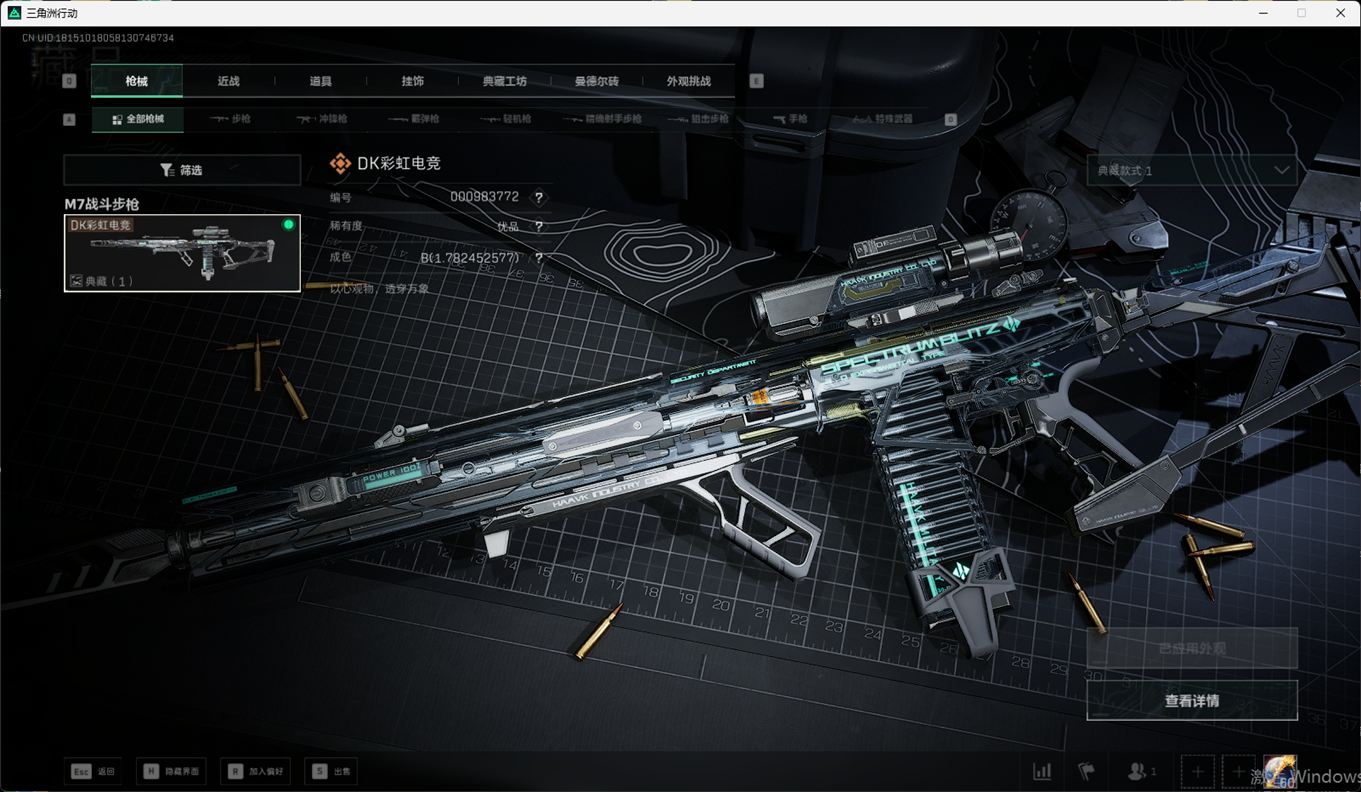Open the 曼德尔砖 tab

tap(596, 81)
